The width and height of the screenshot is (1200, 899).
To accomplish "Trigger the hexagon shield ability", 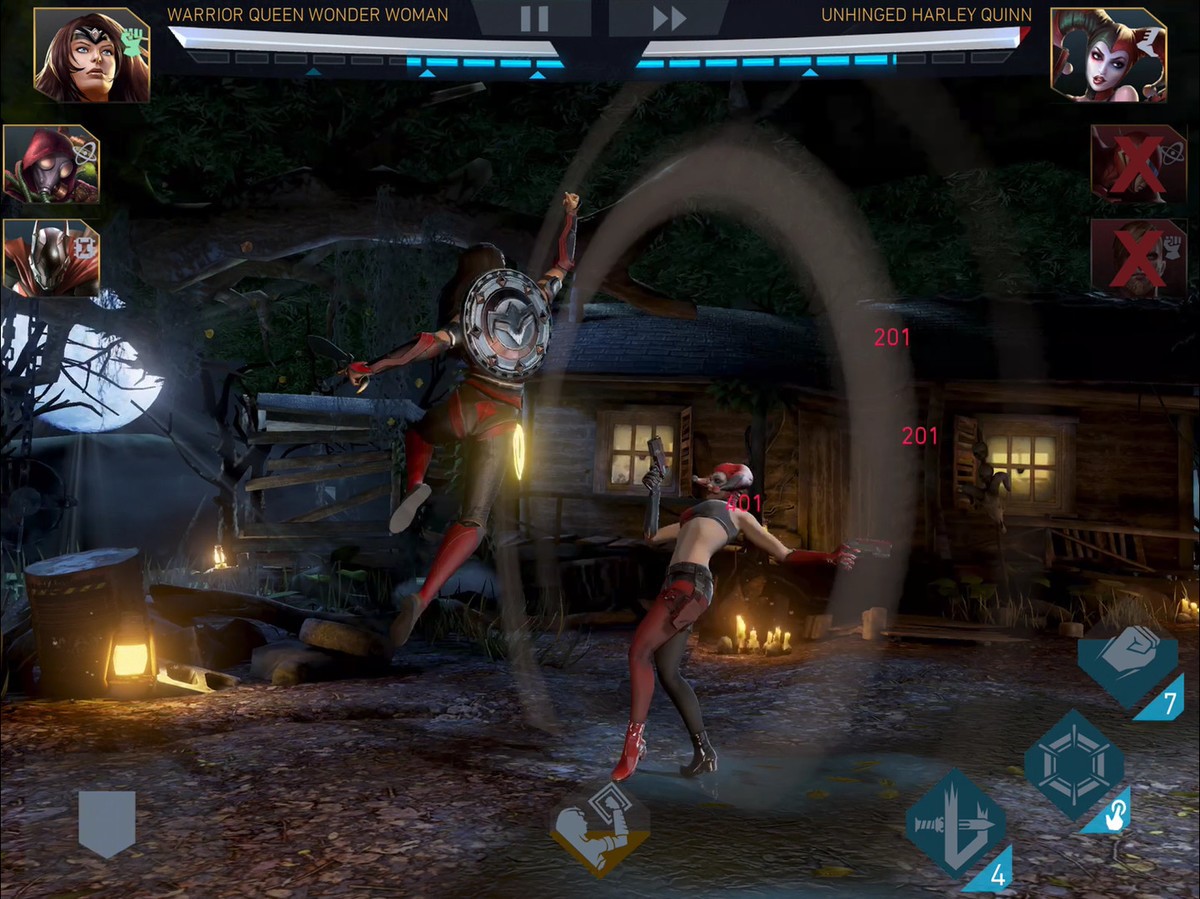I will tap(1074, 765).
